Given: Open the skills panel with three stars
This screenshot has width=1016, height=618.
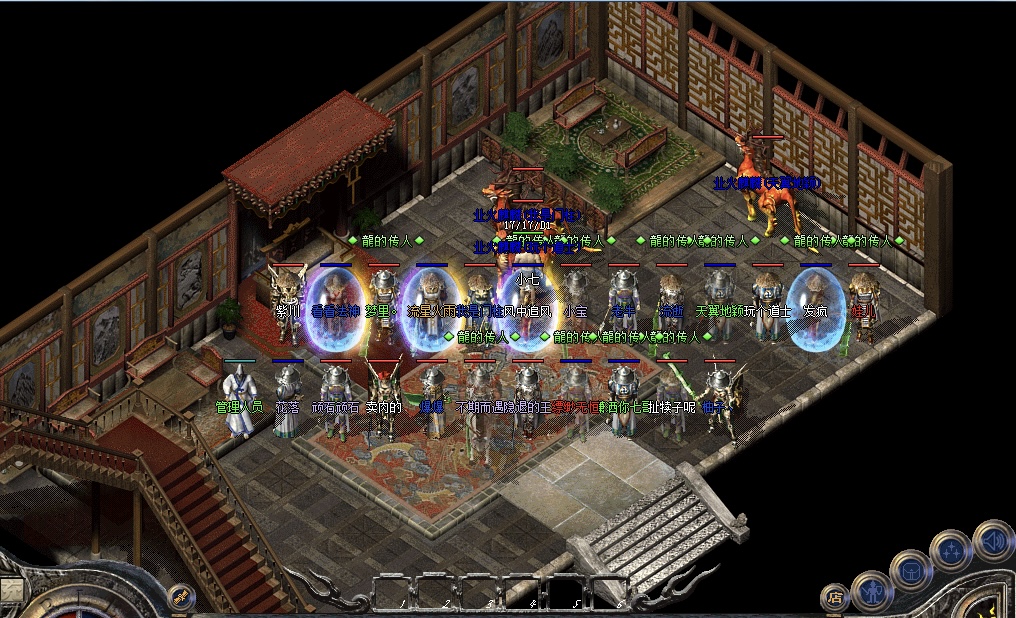Looking at the screenshot, I should click(x=950, y=550).
